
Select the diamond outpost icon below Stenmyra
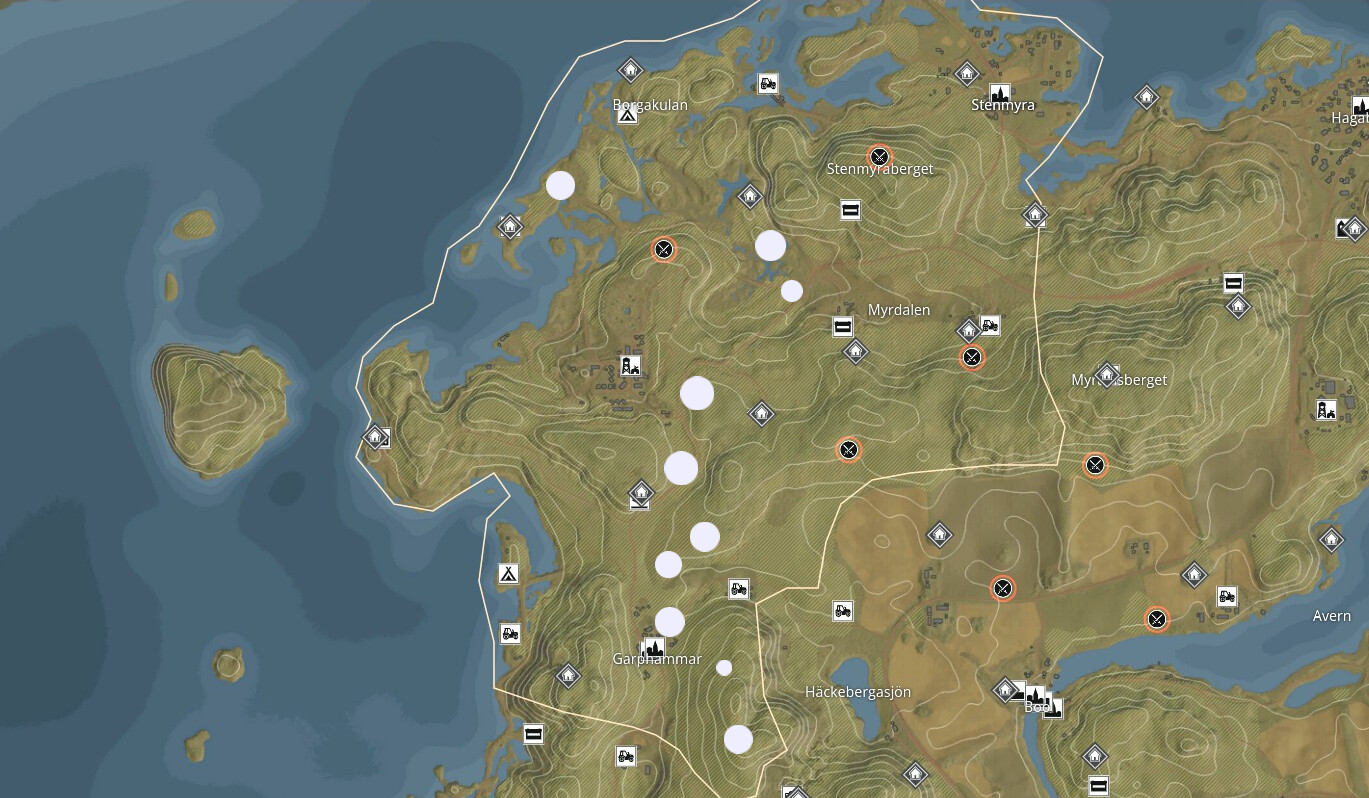click(x=1033, y=215)
